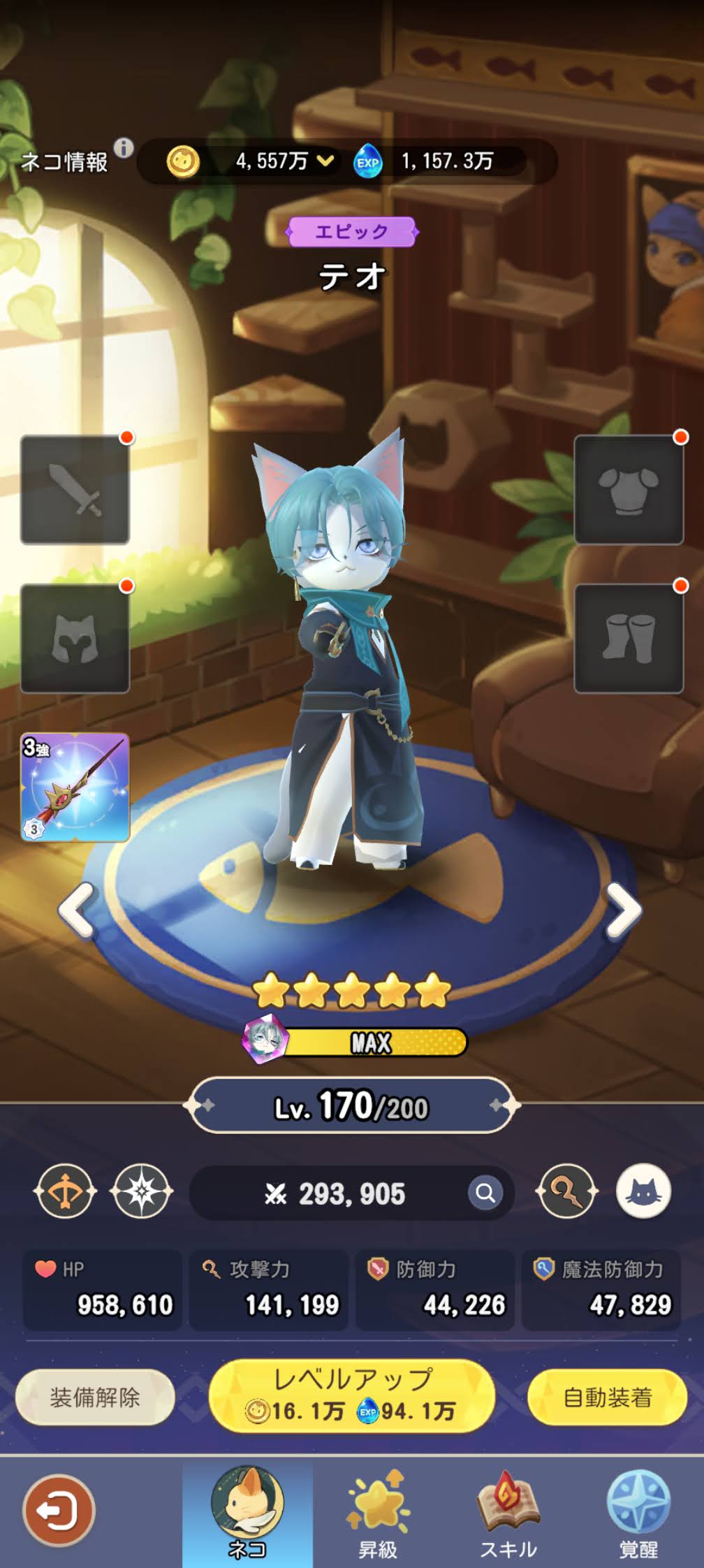Unequip all gear with 装備解除
The width and height of the screenshot is (704, 1568).
click(95, 1398)
